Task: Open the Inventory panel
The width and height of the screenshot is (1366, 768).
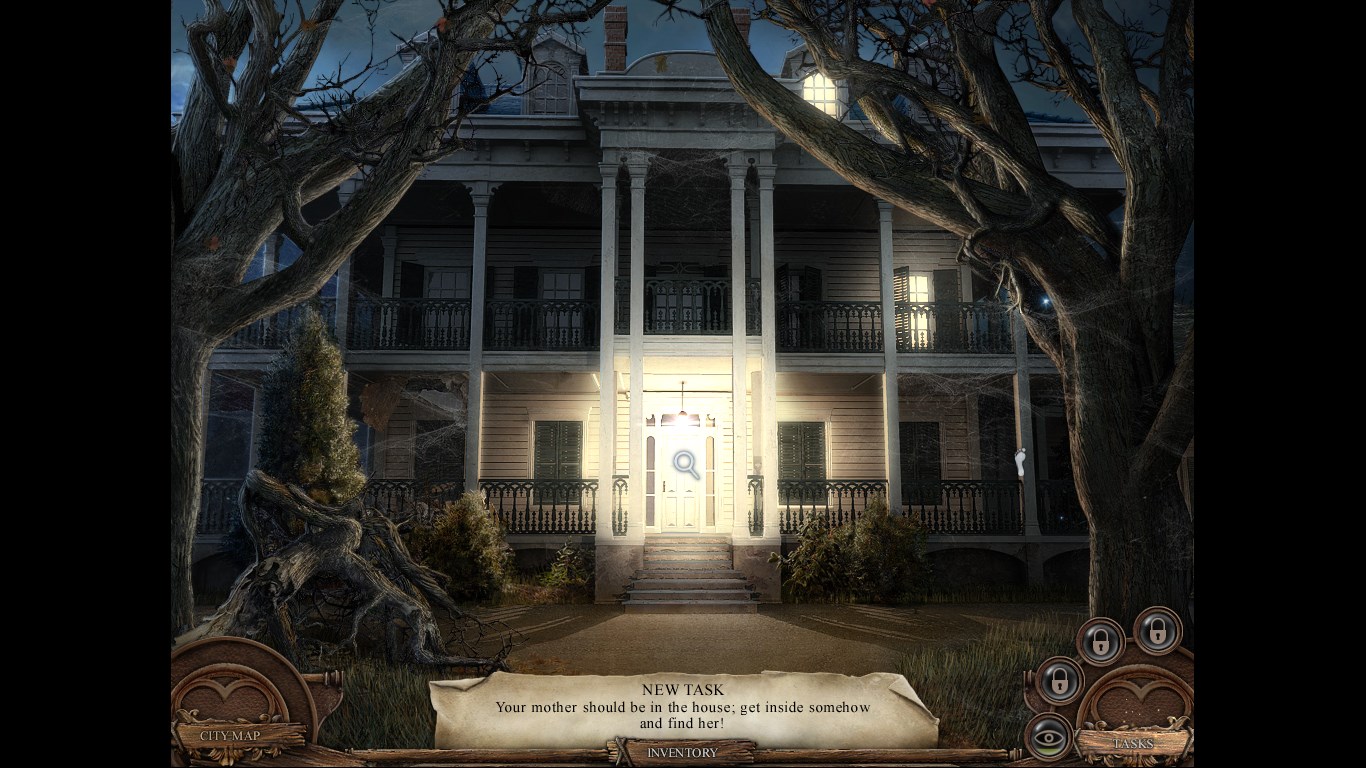Action: (x=682, y=752)
